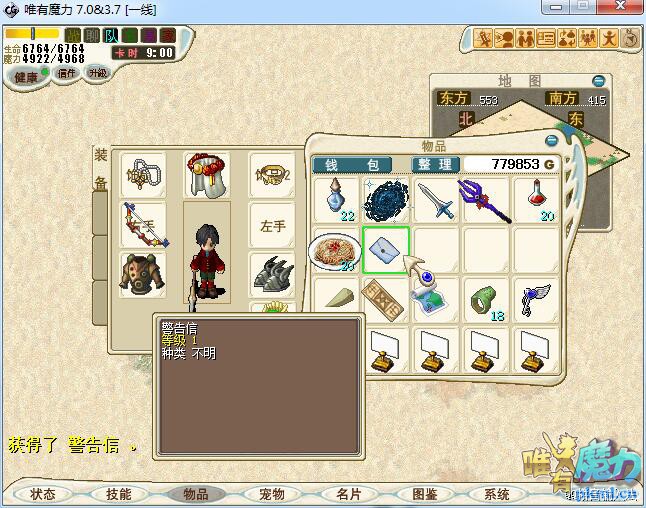Select the red potion stack slot
Image resolution: width=646 pixels, height=508 pixels.
[538, 200]
